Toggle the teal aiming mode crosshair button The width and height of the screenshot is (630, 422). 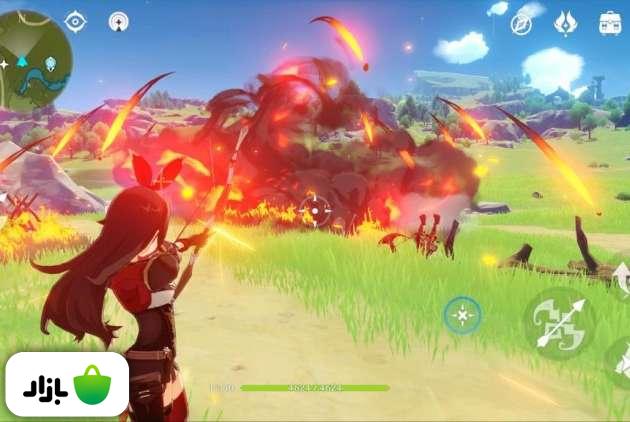(x=462, y=316)
